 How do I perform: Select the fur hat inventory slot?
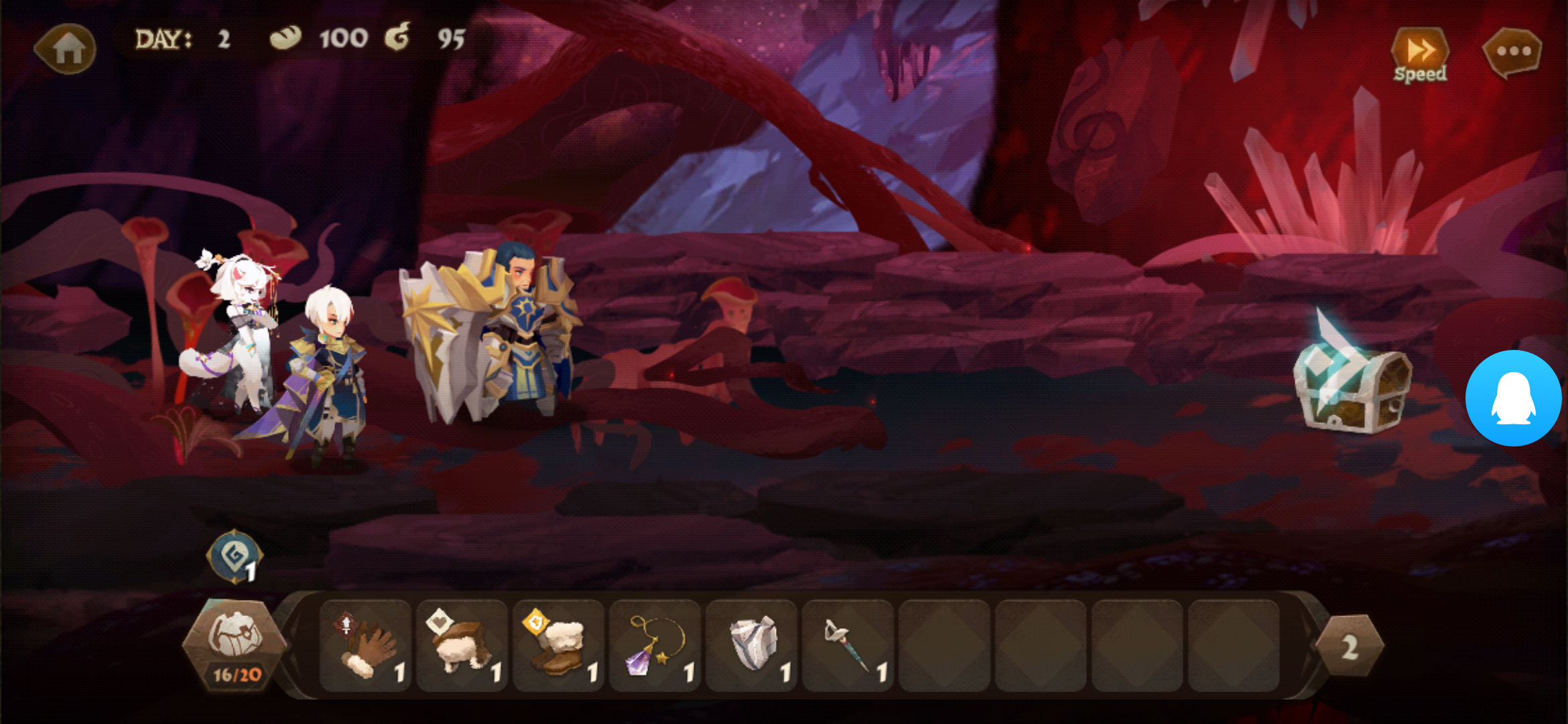(x=462, y=646)
